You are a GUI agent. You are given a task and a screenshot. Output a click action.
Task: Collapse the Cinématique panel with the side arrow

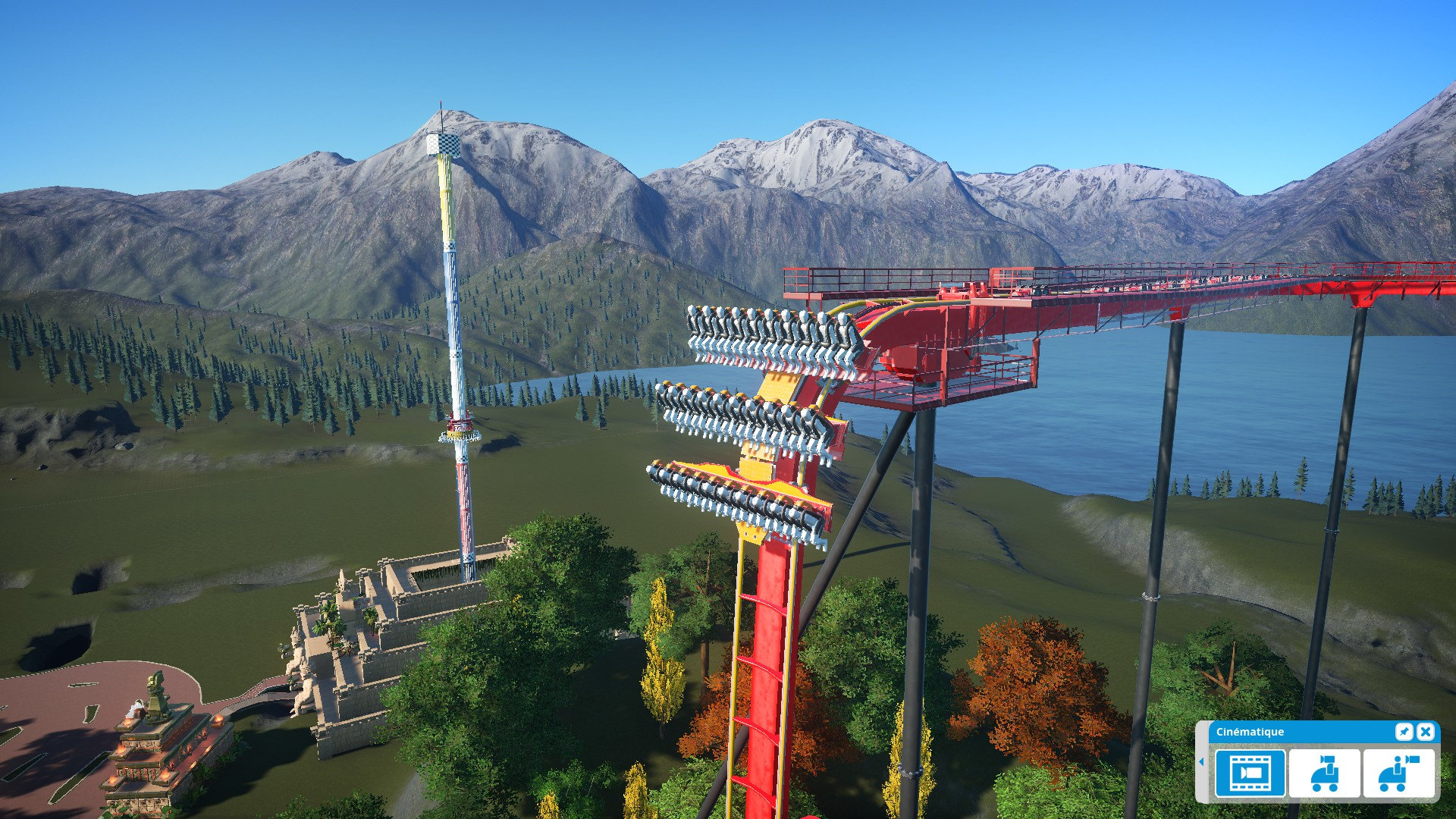(x=1201, y=761)
